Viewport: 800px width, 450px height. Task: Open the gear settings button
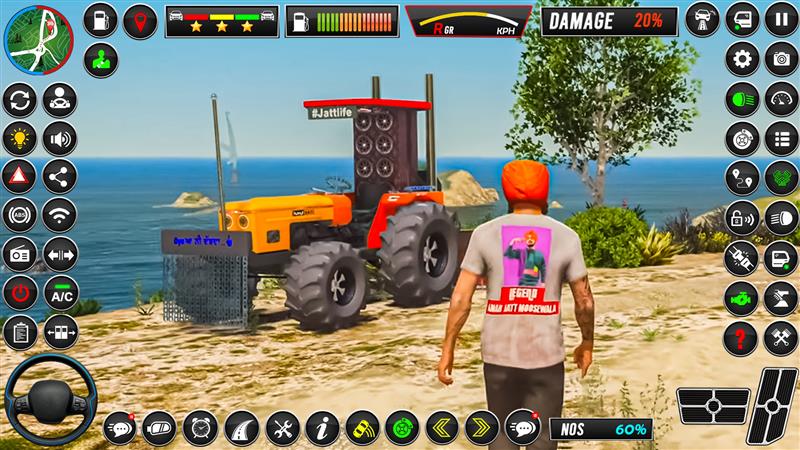point(742,58)
